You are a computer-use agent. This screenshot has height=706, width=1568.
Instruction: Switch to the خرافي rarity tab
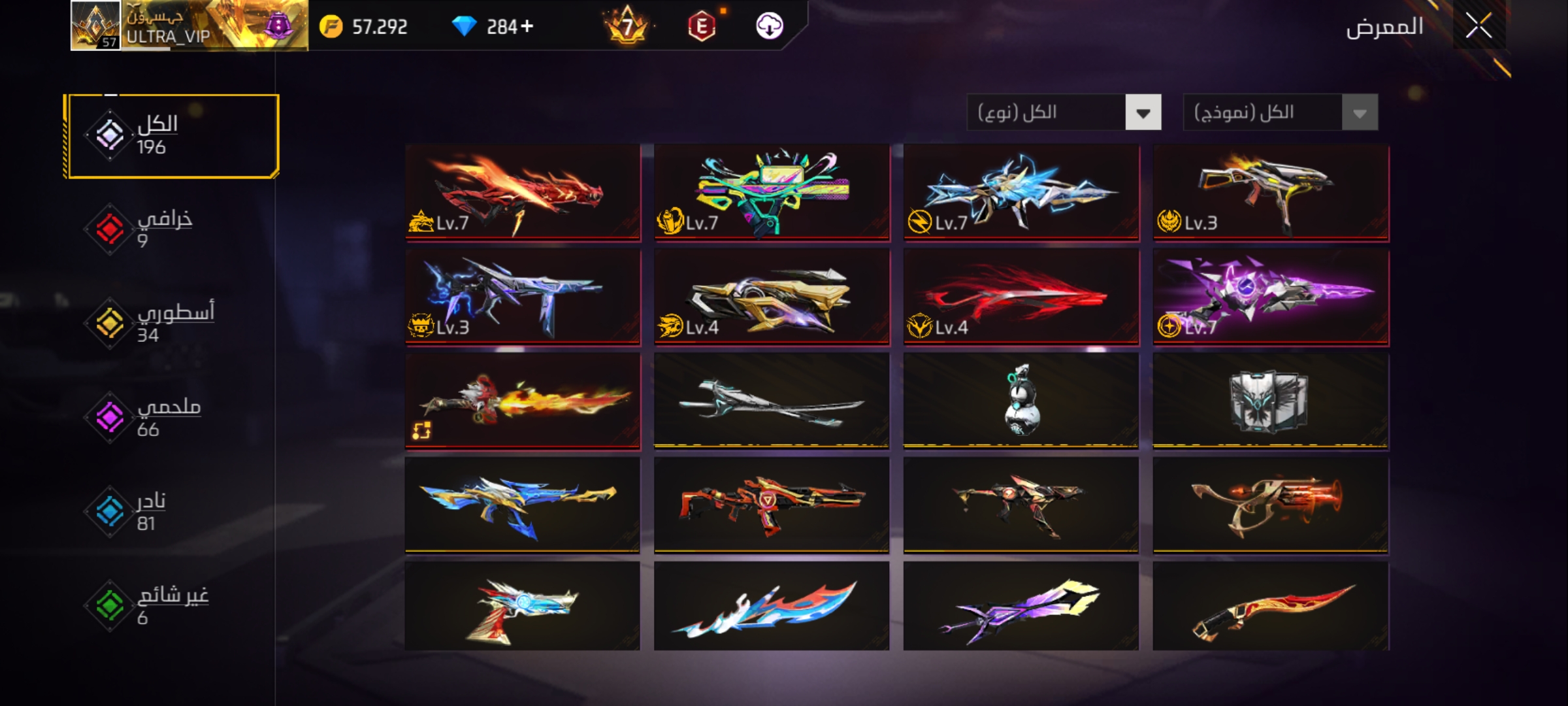tap(163, 229)
